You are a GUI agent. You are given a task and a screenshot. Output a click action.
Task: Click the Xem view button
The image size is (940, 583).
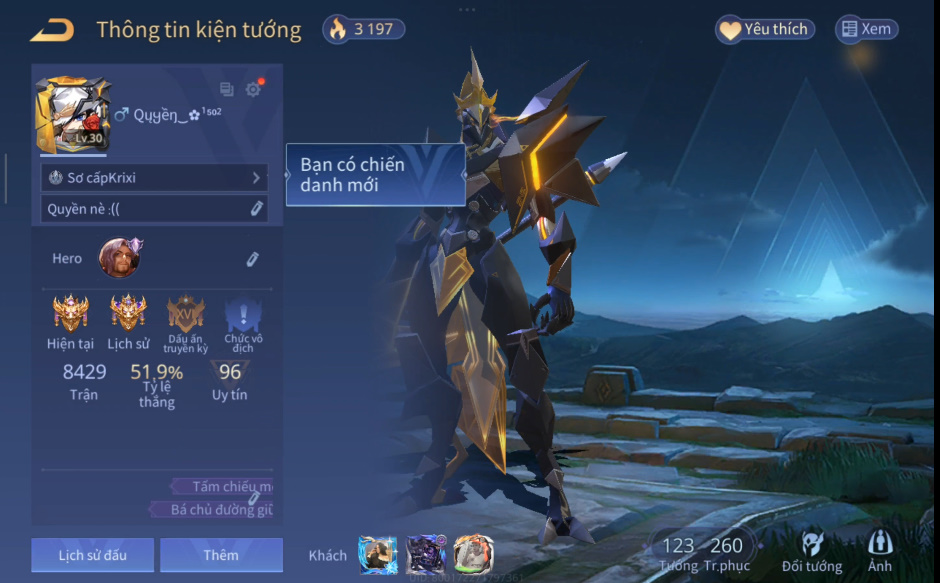[866, 30]
